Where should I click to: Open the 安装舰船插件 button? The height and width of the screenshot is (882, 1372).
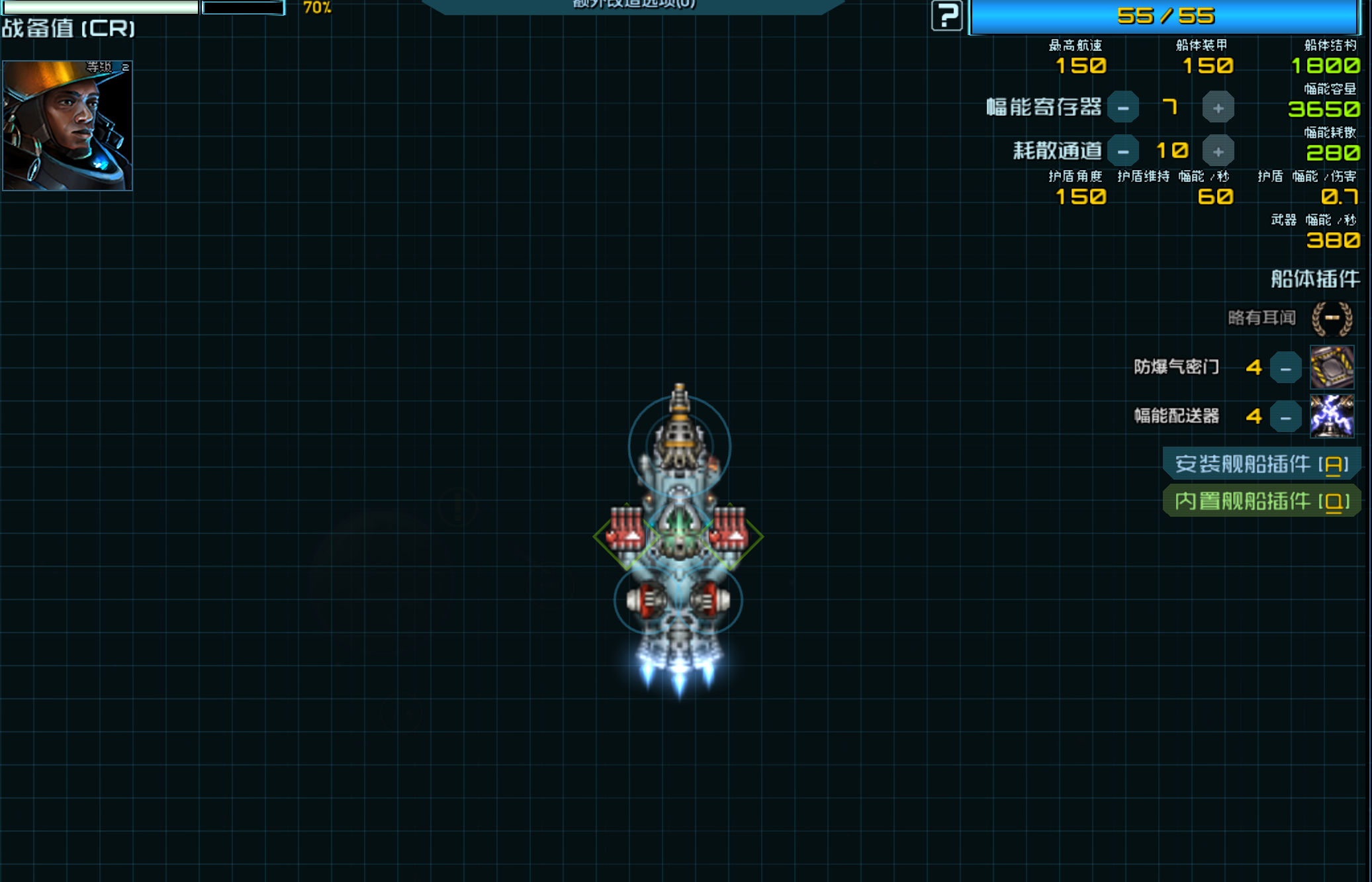pos(1261,464)
